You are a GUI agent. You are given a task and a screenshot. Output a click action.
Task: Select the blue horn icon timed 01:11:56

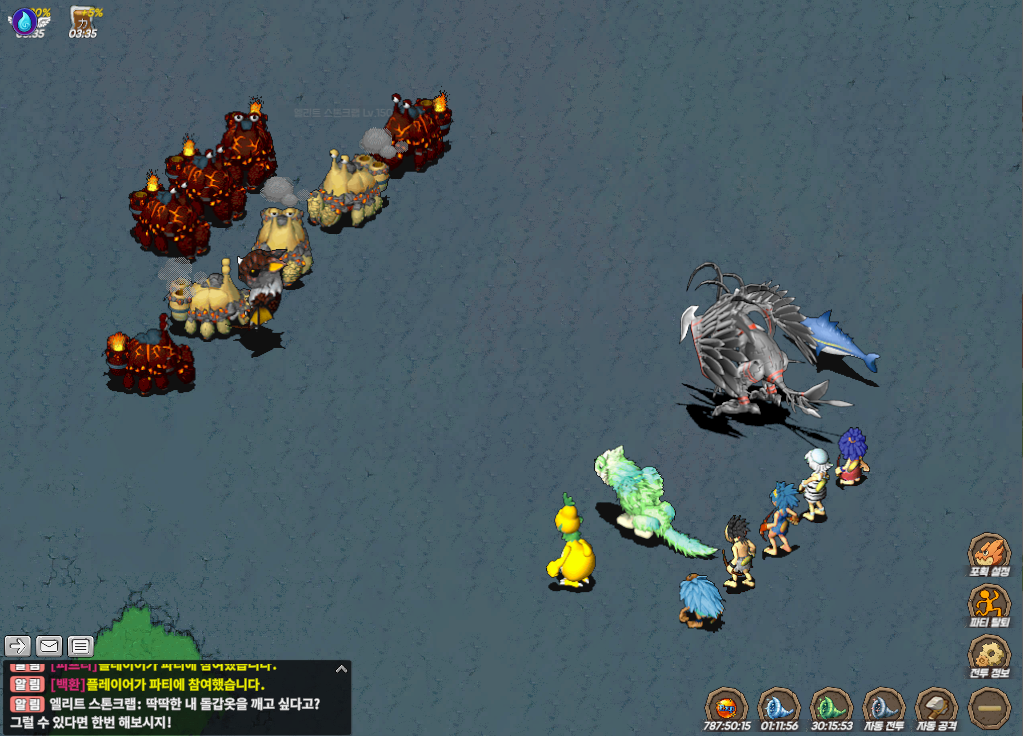tap(778, 705)
